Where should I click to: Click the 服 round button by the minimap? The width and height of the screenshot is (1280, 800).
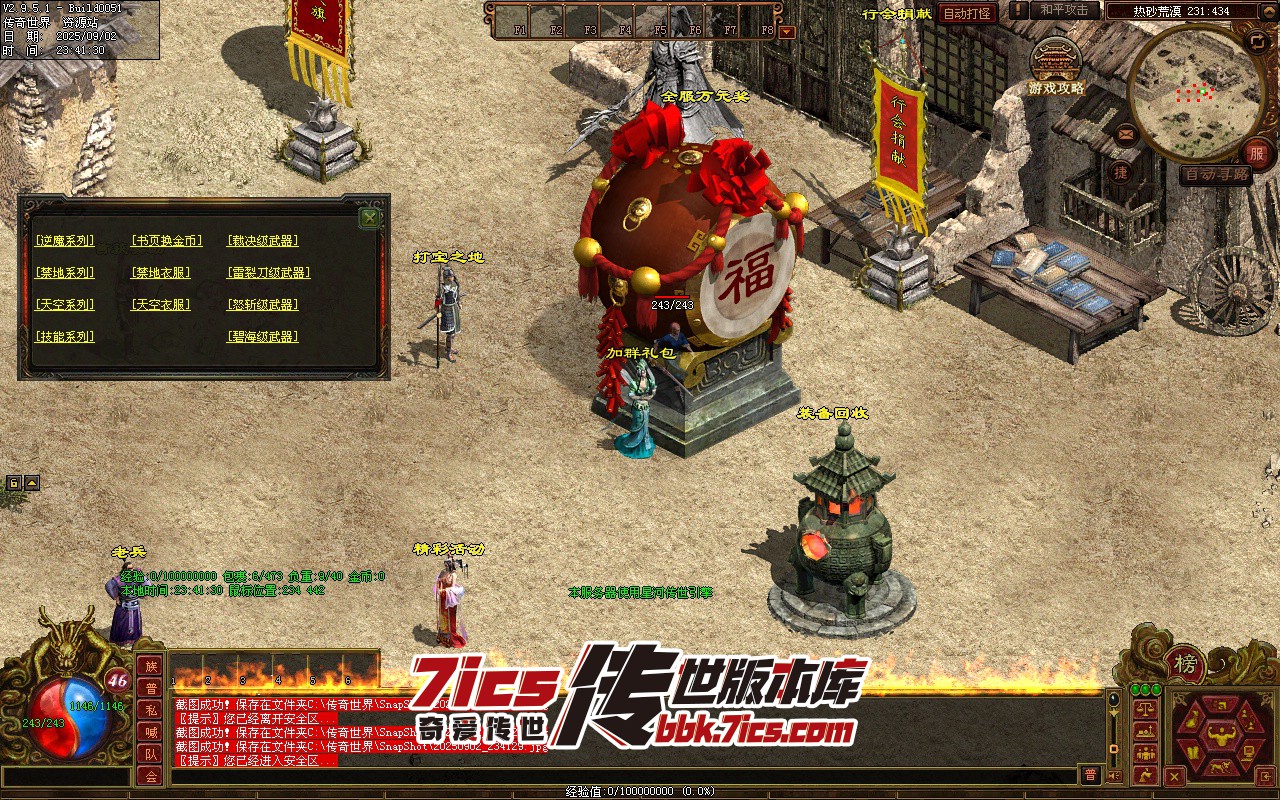pos(1257,153)
